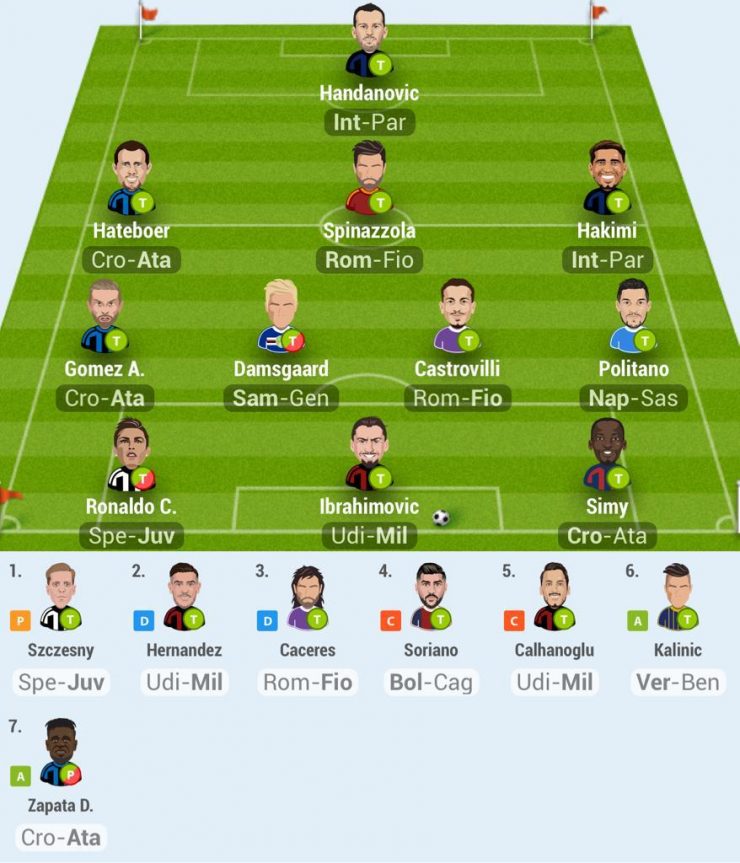
Task: Choose Ibrahimovic in the attack
Action: [368, 455]
